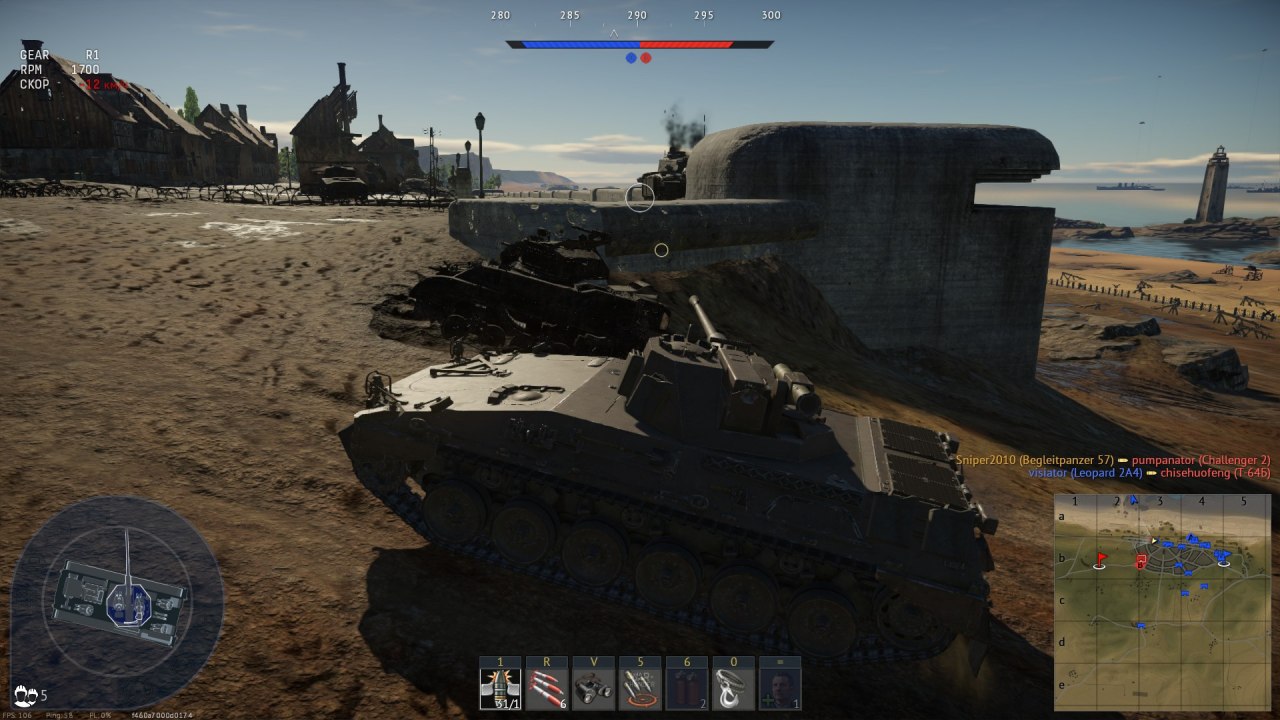Use the fire extinguisher slot
The image size is (1280, 720).
pos(686,689)
